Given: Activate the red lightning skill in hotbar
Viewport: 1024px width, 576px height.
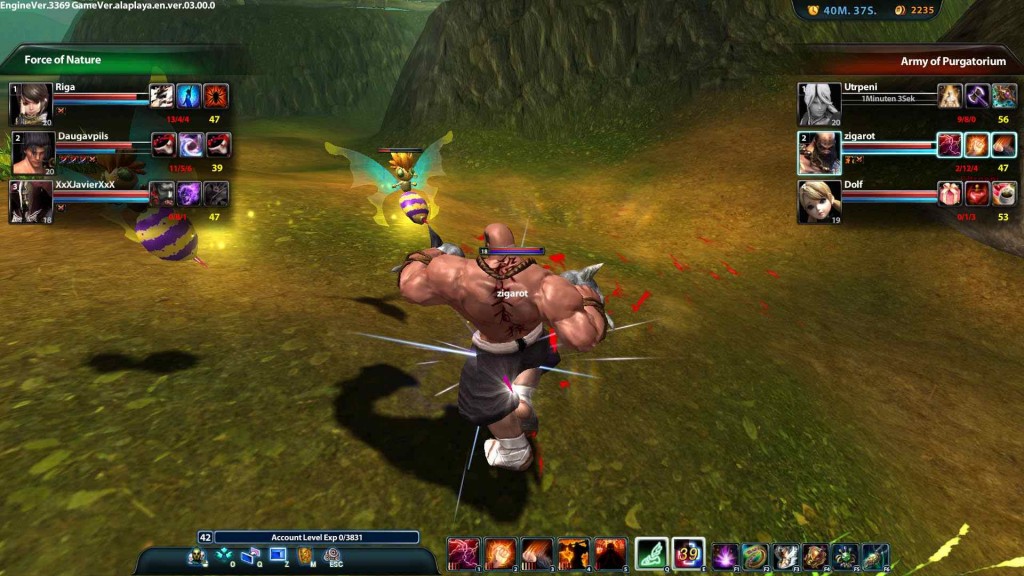Looking at the screenshot, I should [x=464, y=553].
